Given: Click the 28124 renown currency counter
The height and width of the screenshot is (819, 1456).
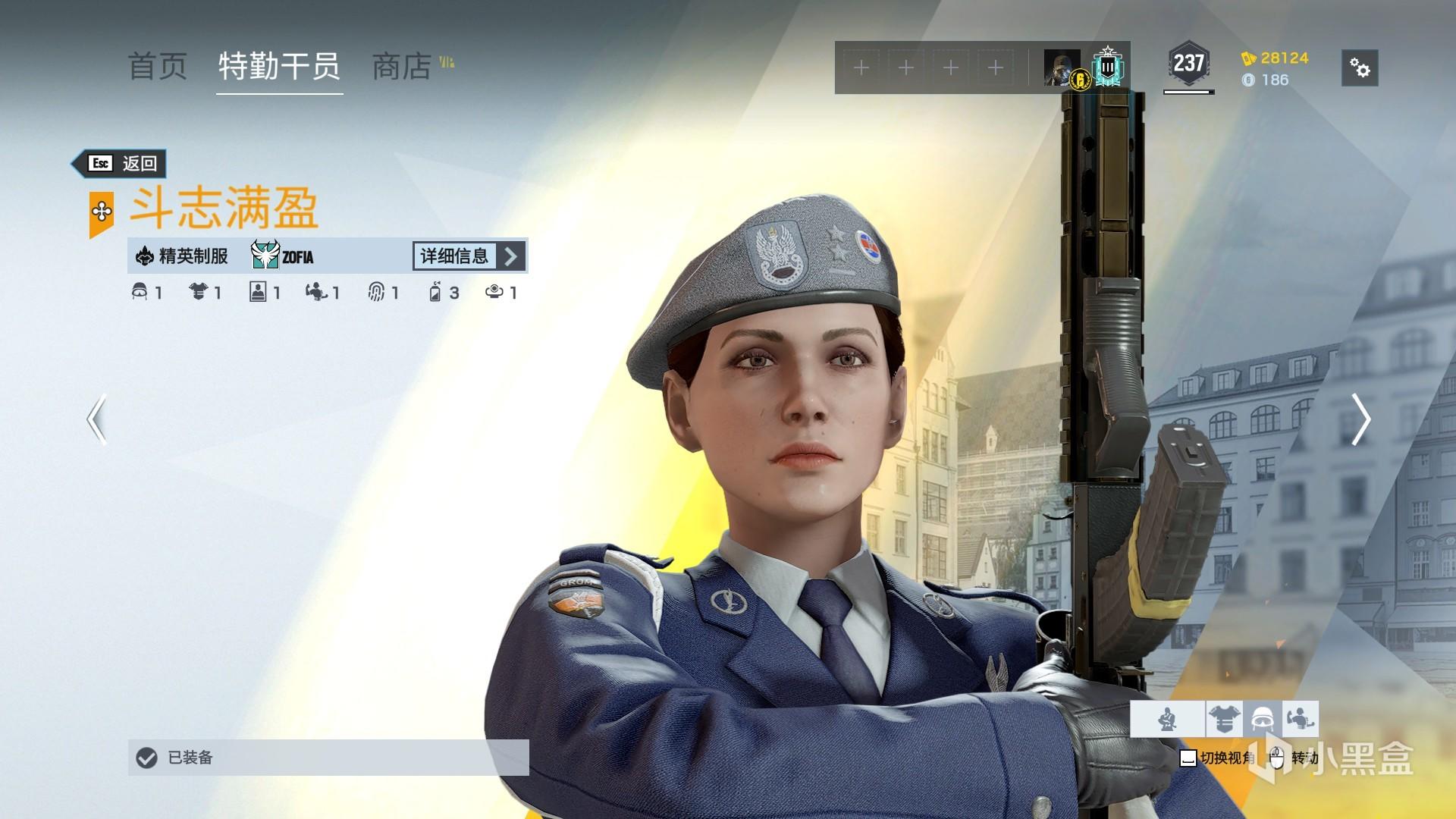Looking at the screenshot, I should [x=1276, y=58].
